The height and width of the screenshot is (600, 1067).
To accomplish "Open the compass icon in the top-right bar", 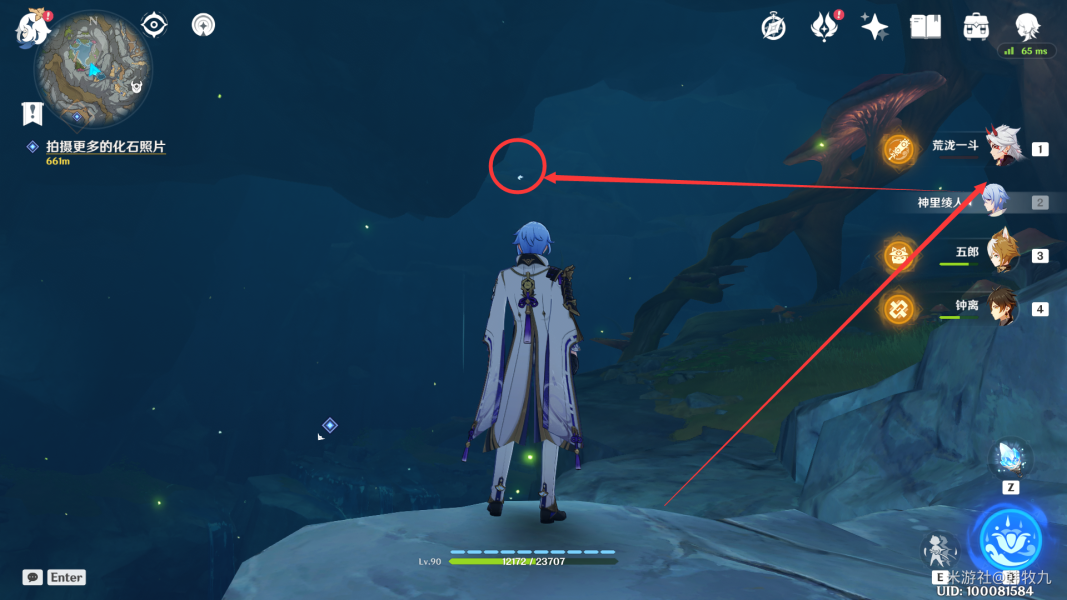I will (773, 27).
